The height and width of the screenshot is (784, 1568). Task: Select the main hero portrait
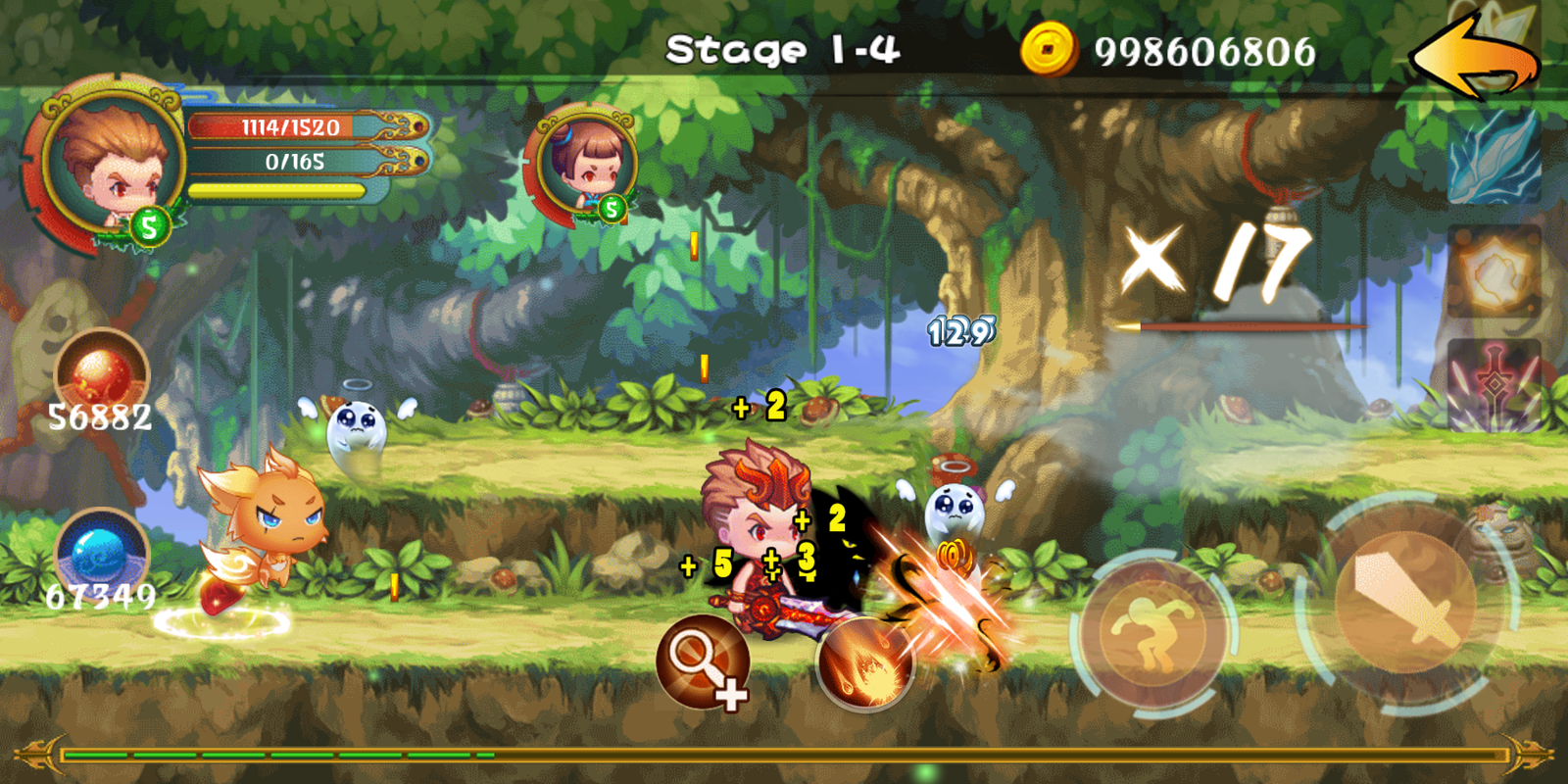pos(110,162)
